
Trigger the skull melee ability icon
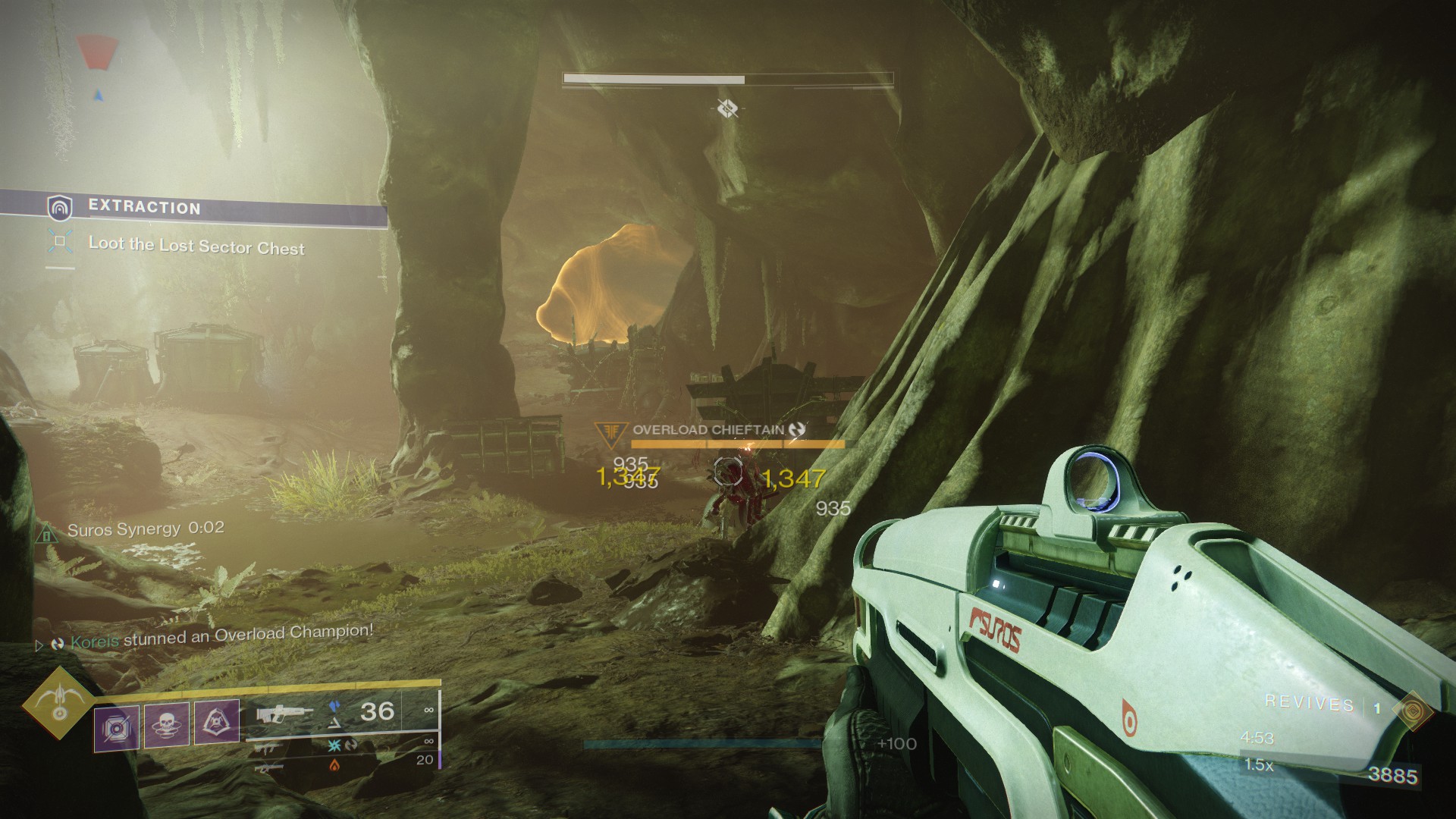[166, 724]
